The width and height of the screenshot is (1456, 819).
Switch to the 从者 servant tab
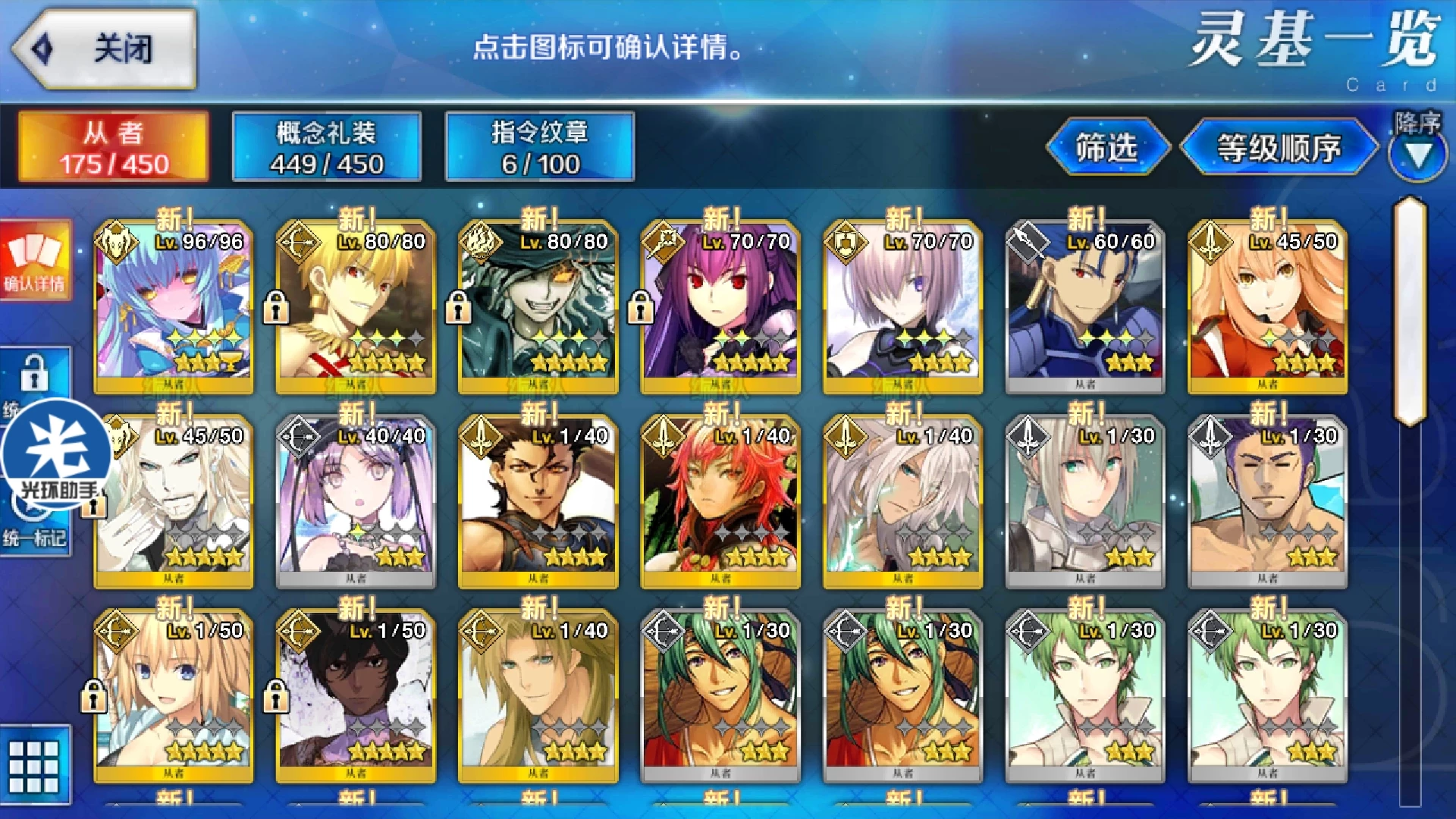(x=114, y=146)
